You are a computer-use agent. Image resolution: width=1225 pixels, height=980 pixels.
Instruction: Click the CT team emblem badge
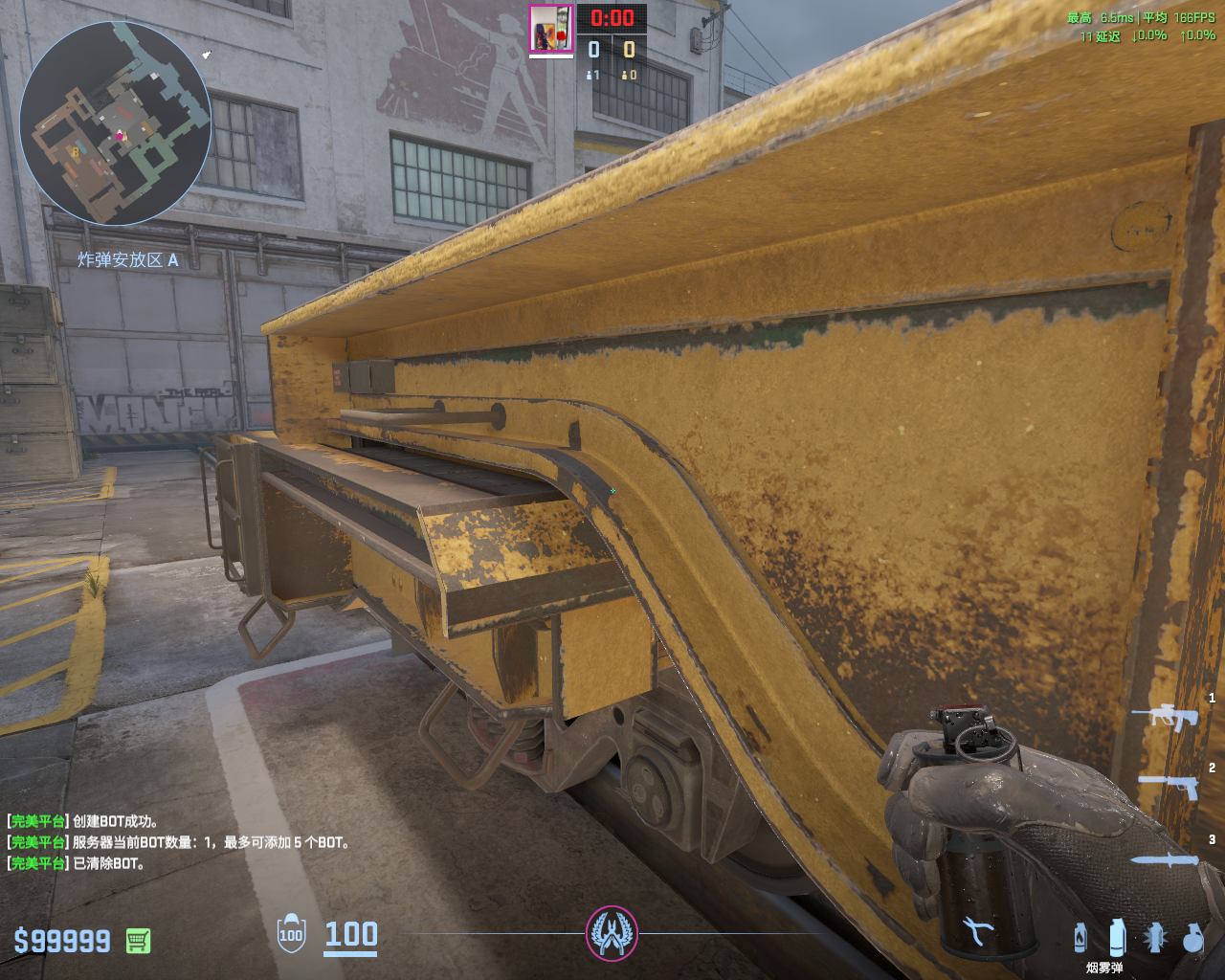pyautogui.click(x=612, y=933)
